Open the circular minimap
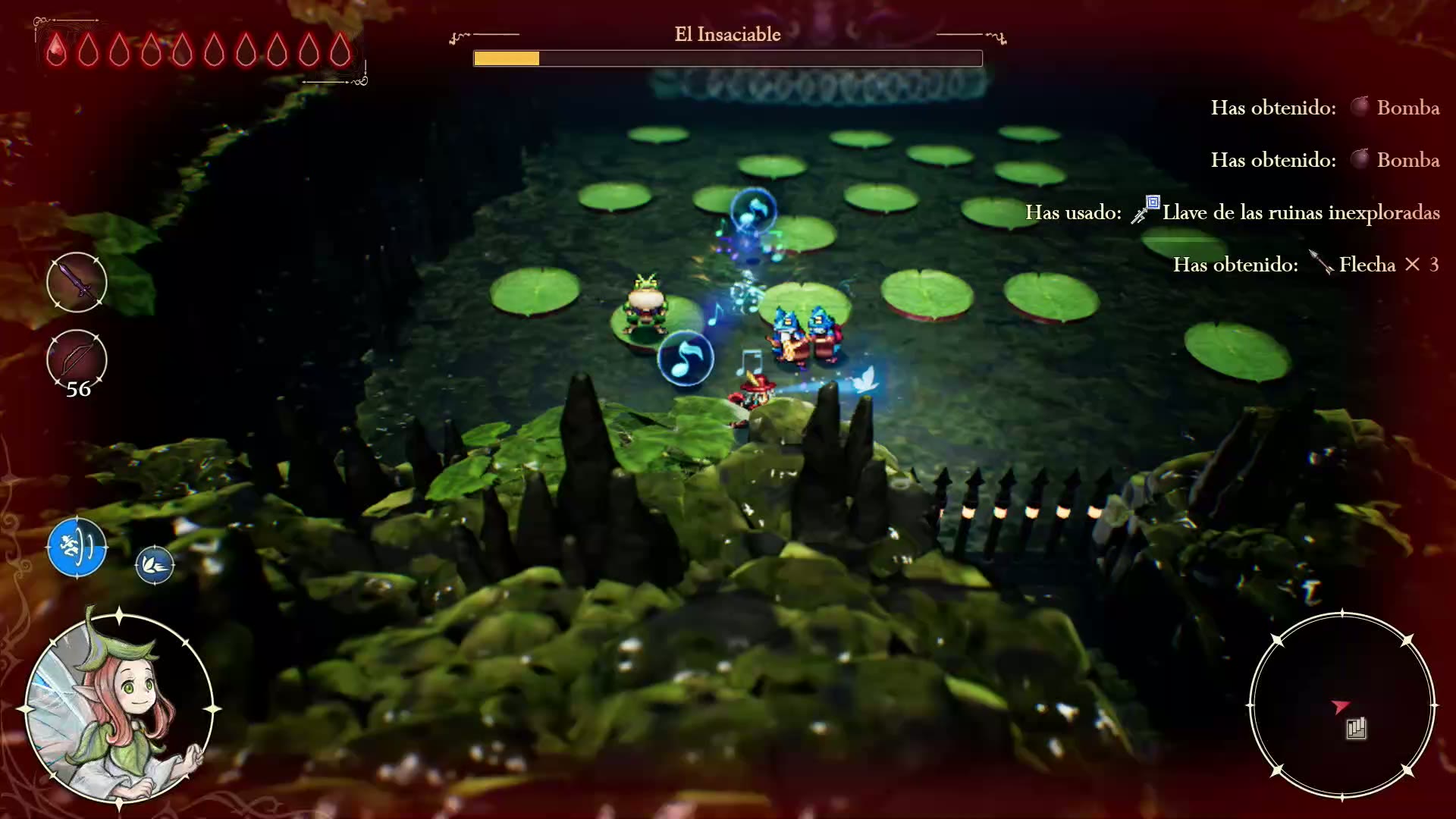1456x819 pixels. click(x=1341, y=706)
